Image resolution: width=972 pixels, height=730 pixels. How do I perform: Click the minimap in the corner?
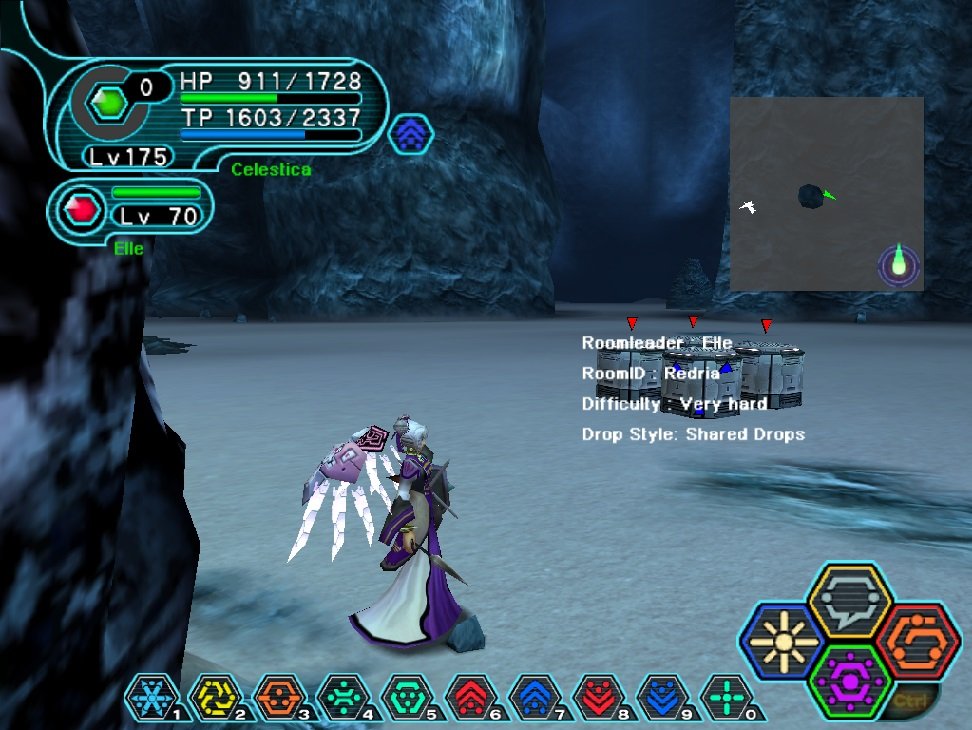tap(826, 193)
